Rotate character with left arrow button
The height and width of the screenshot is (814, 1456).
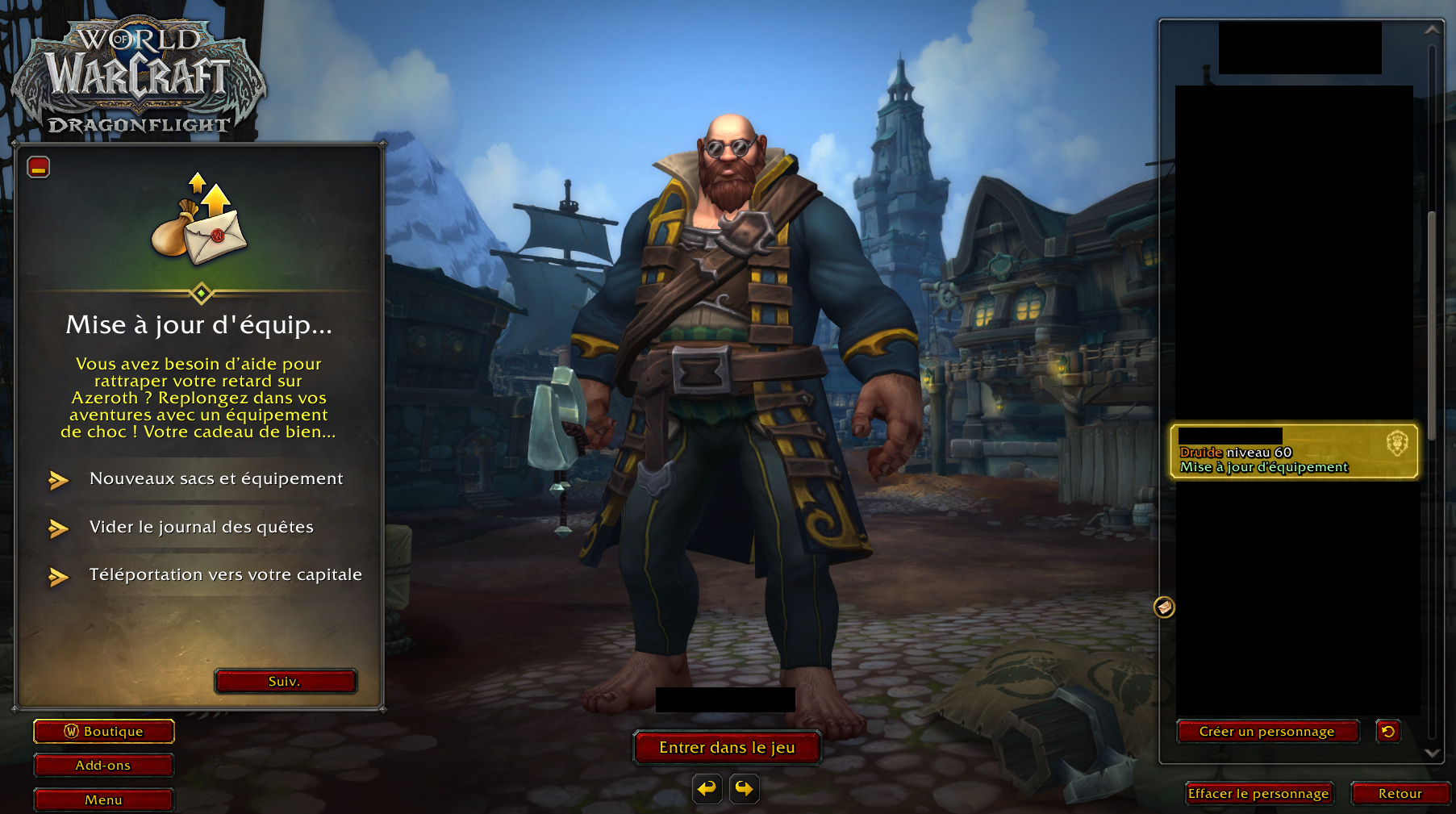click(707, 788)
